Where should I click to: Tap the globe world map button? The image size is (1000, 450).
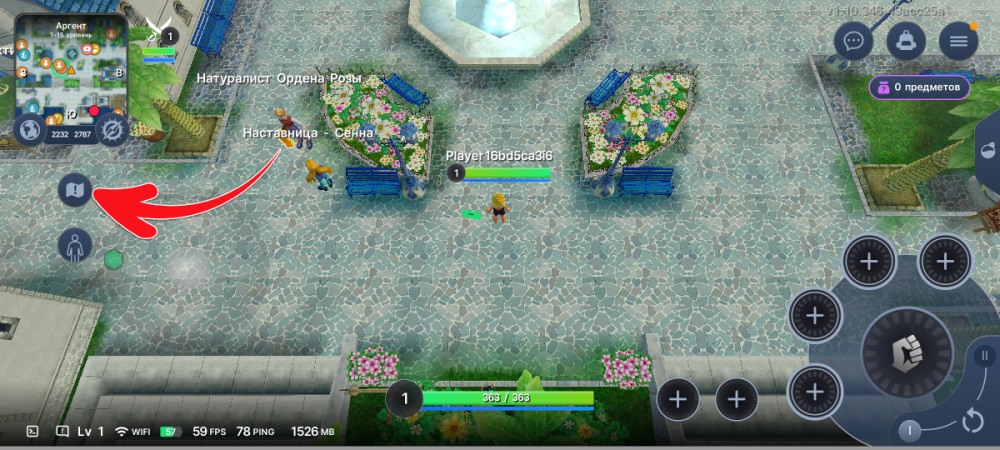pyautogui.click(x=31, y=130)
